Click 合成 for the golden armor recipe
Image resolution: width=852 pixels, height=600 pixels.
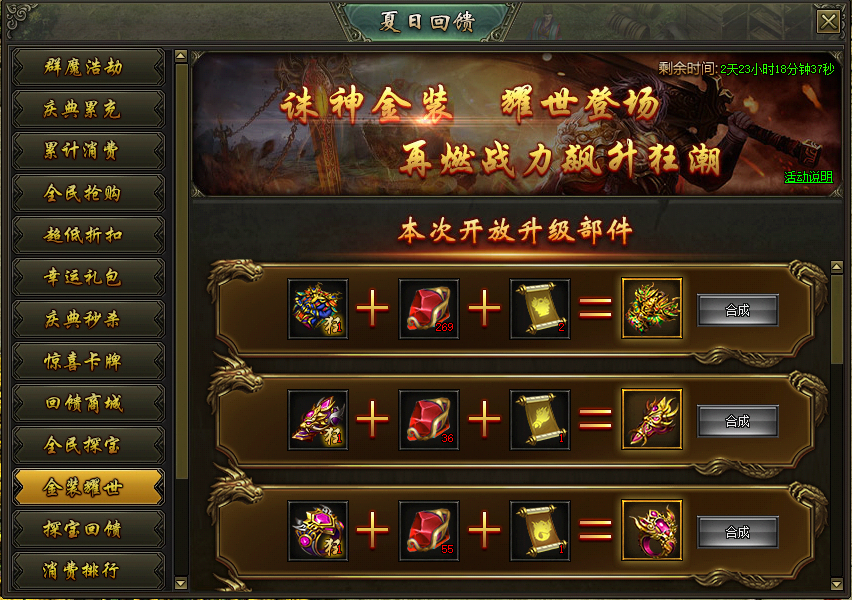(737, 310)
